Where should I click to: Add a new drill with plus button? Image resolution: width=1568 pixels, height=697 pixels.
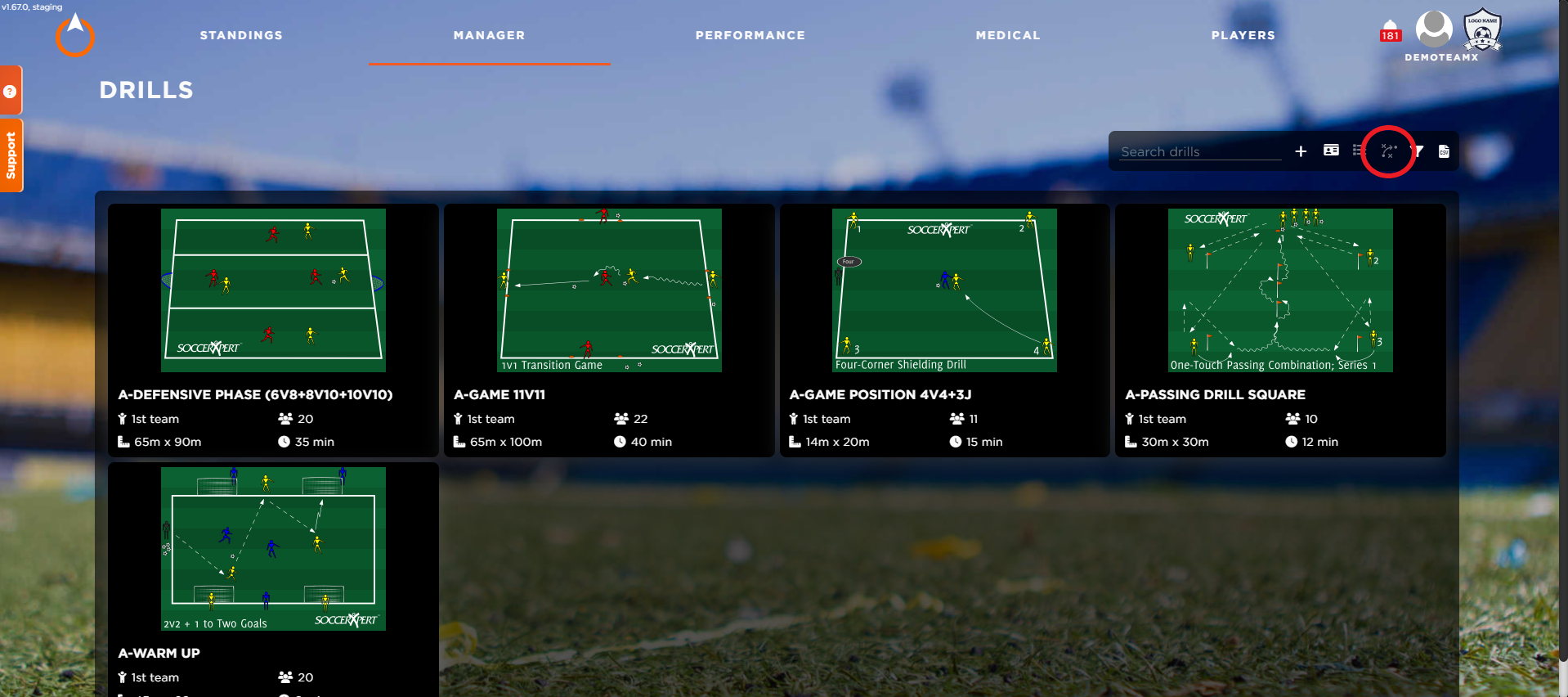tap(1301, 151)
